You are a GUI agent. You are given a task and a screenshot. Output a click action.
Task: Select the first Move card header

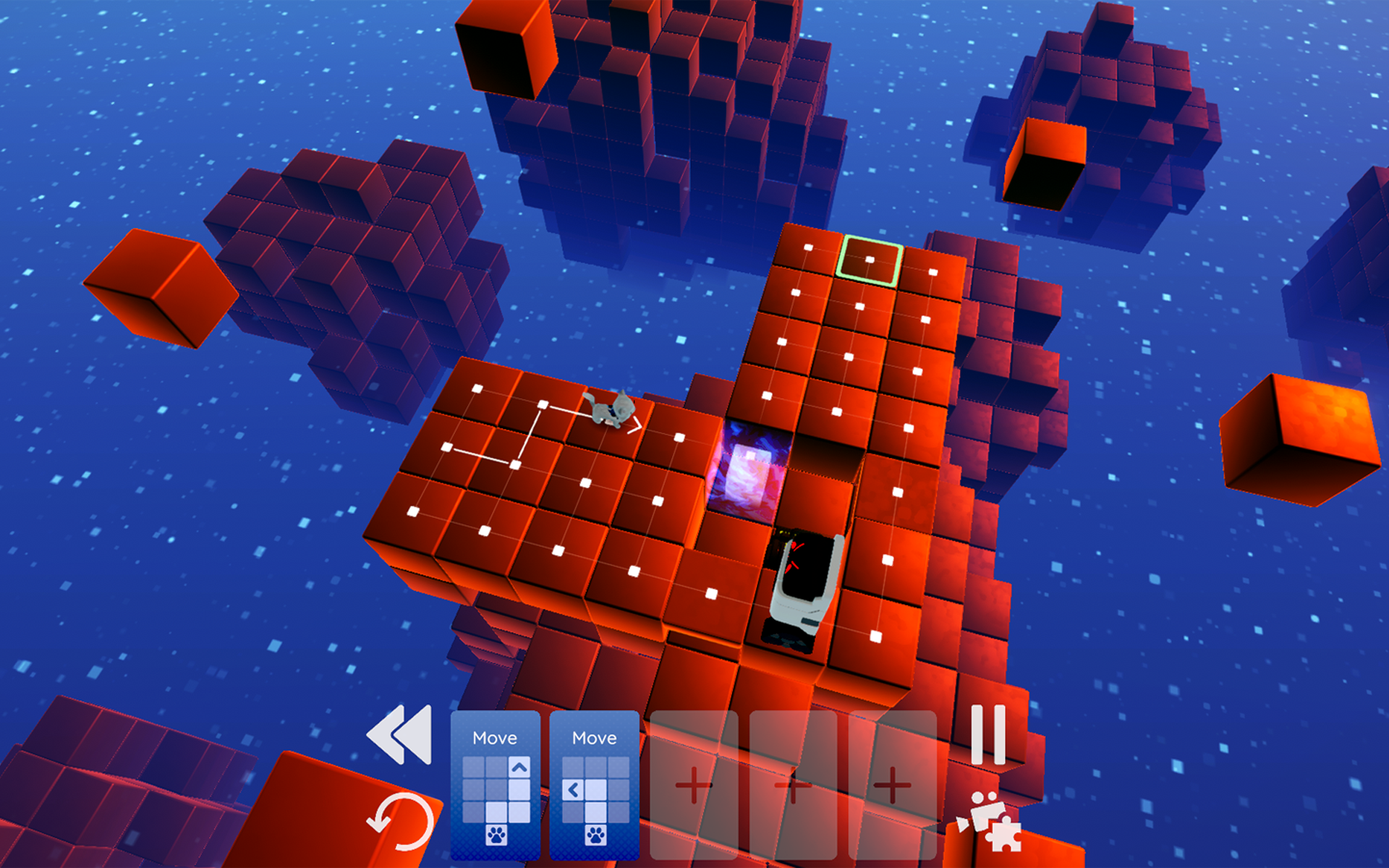pyautogui.click(x=496, y=738)
